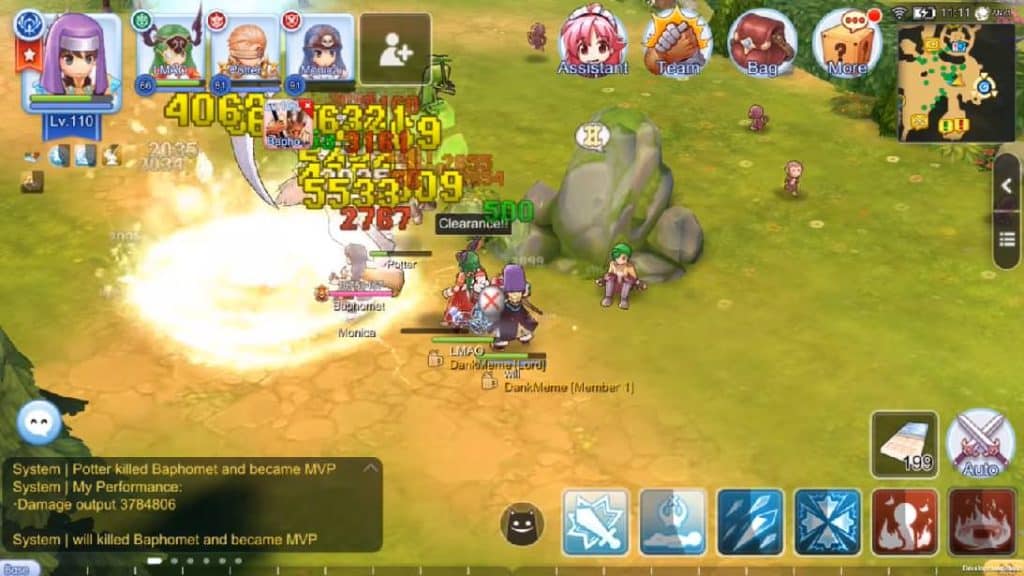
Task: Open the chat bubble face button
Action: coord(40,423)
